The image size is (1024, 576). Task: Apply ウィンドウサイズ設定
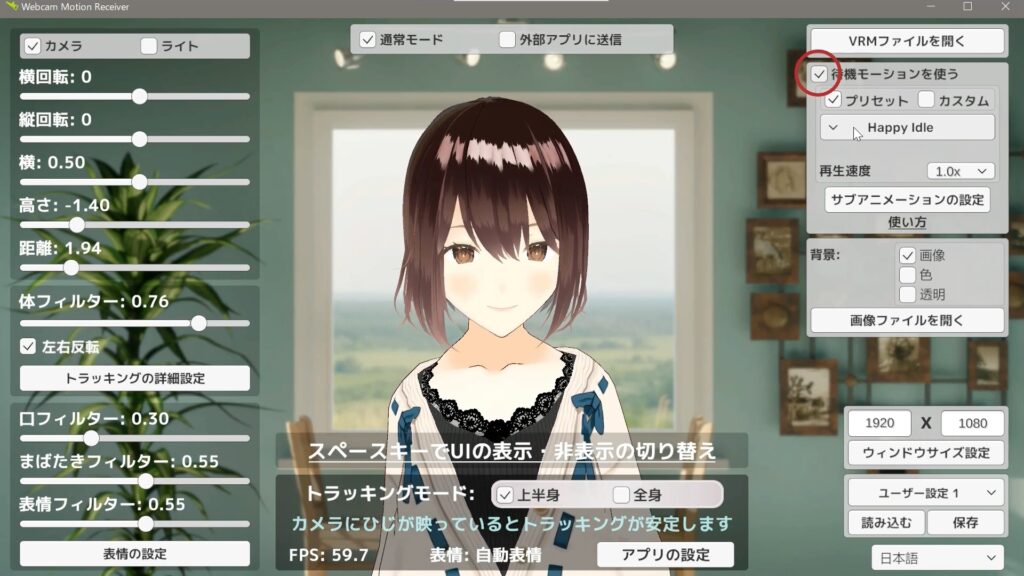pos(925,453)
